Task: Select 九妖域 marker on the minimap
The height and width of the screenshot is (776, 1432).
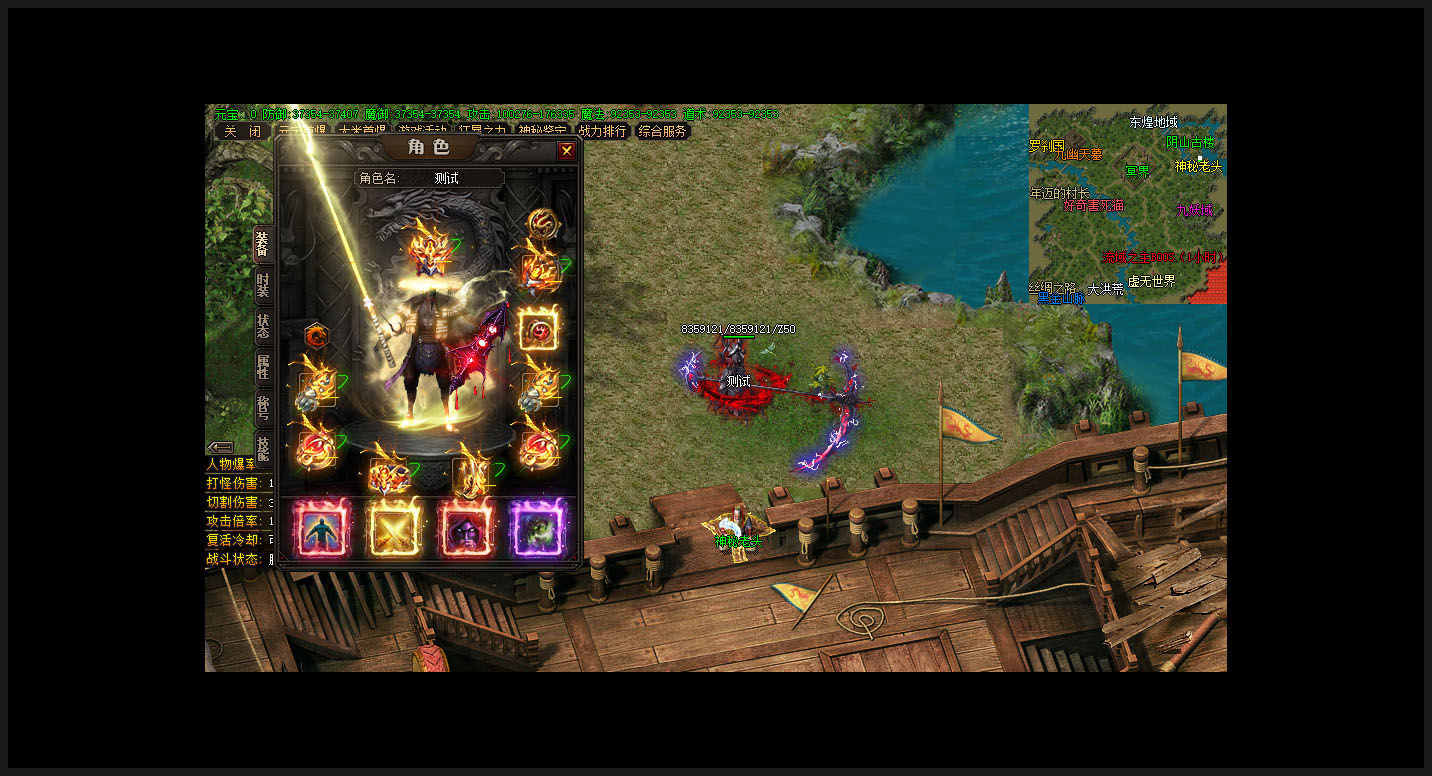Action: tap(1194, 210)
